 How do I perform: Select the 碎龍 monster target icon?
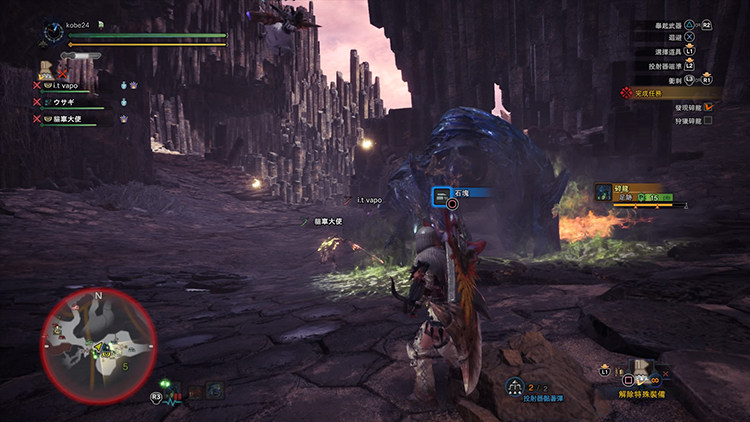[x=602, y=192]
